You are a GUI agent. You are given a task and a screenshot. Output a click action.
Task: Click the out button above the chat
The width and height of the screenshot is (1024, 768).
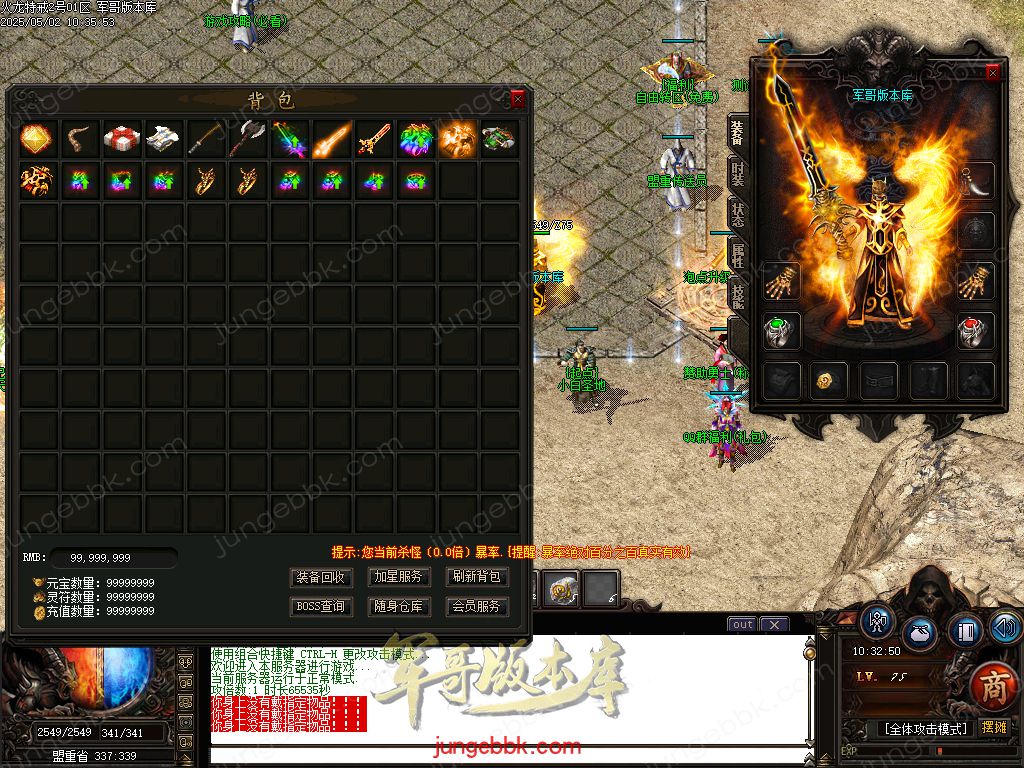(x=742, y=625)
